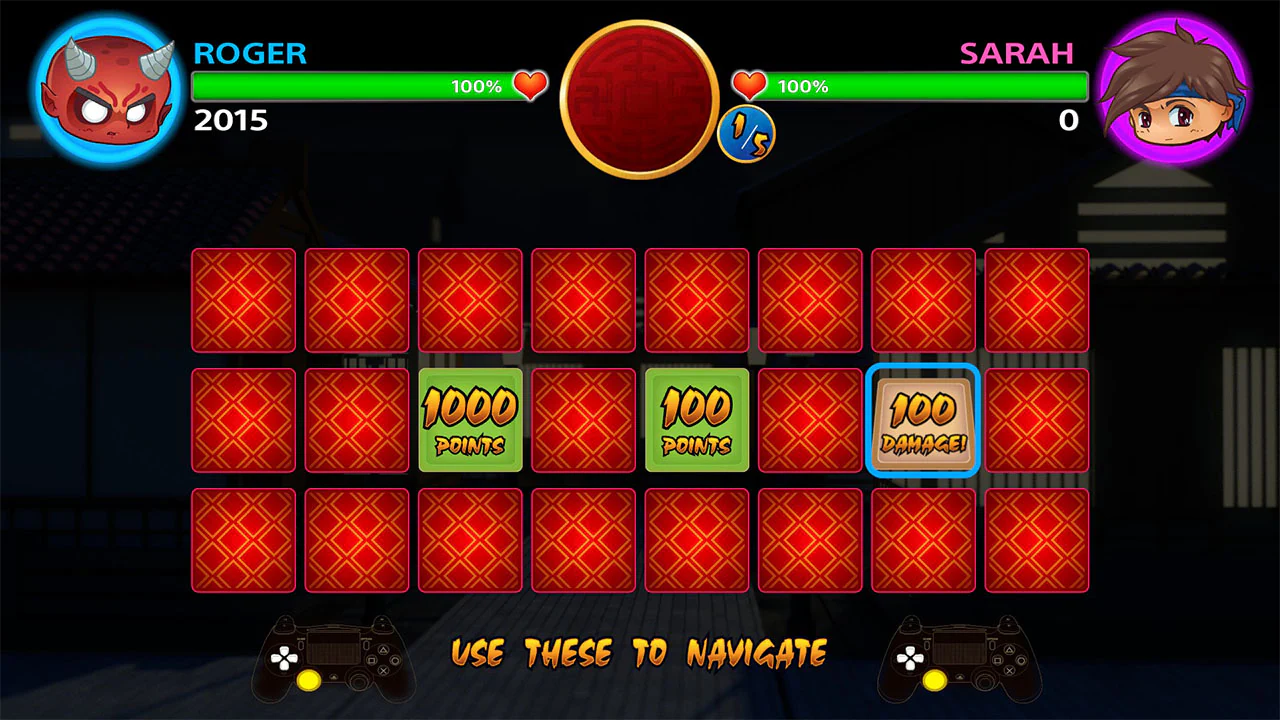
Task: Flip the top-left face-down card
Action: (243, 300)
